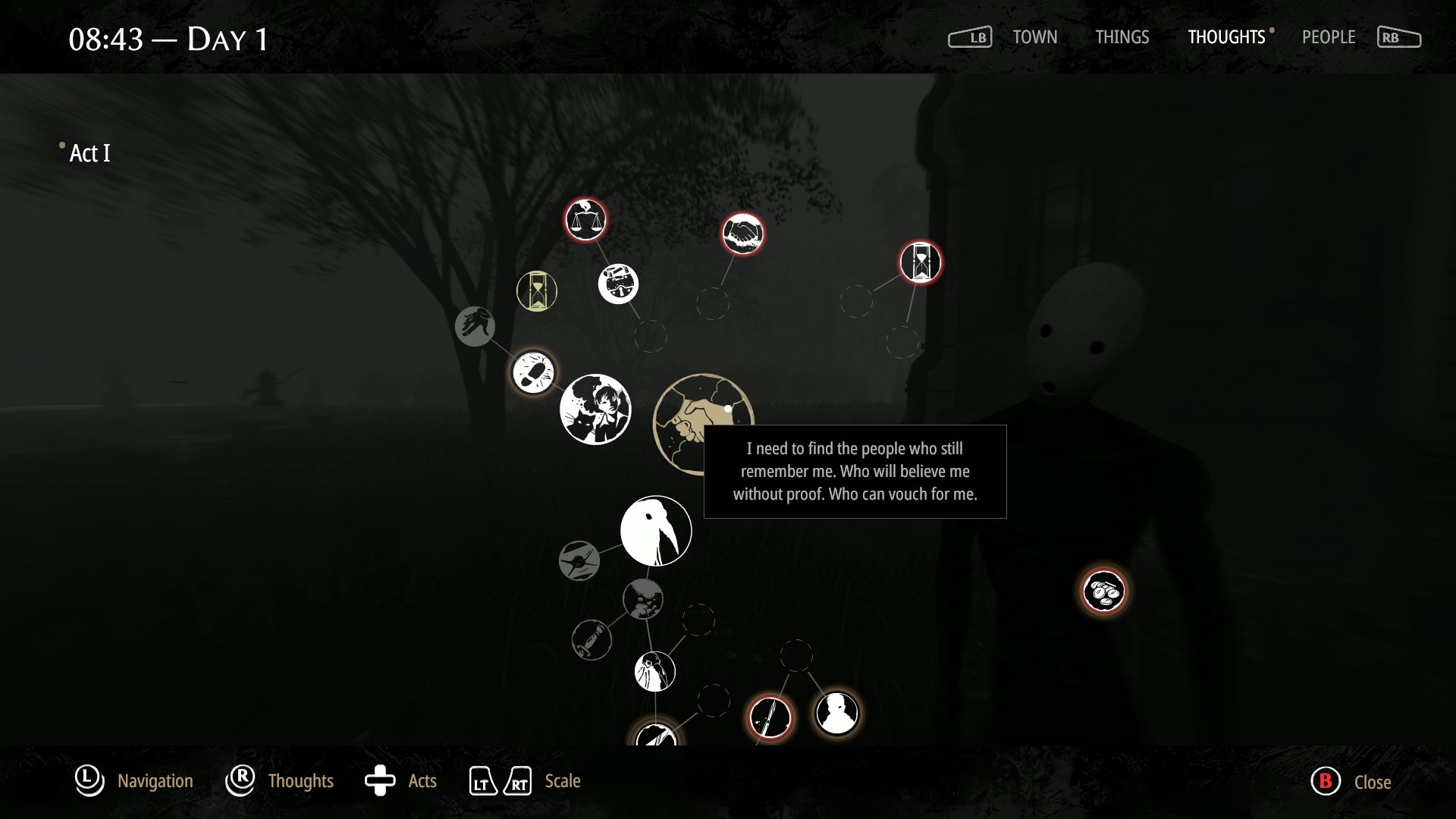1456x819 pixels.
Task: Click the raven head thought node
Action: (x=656, y=531)
